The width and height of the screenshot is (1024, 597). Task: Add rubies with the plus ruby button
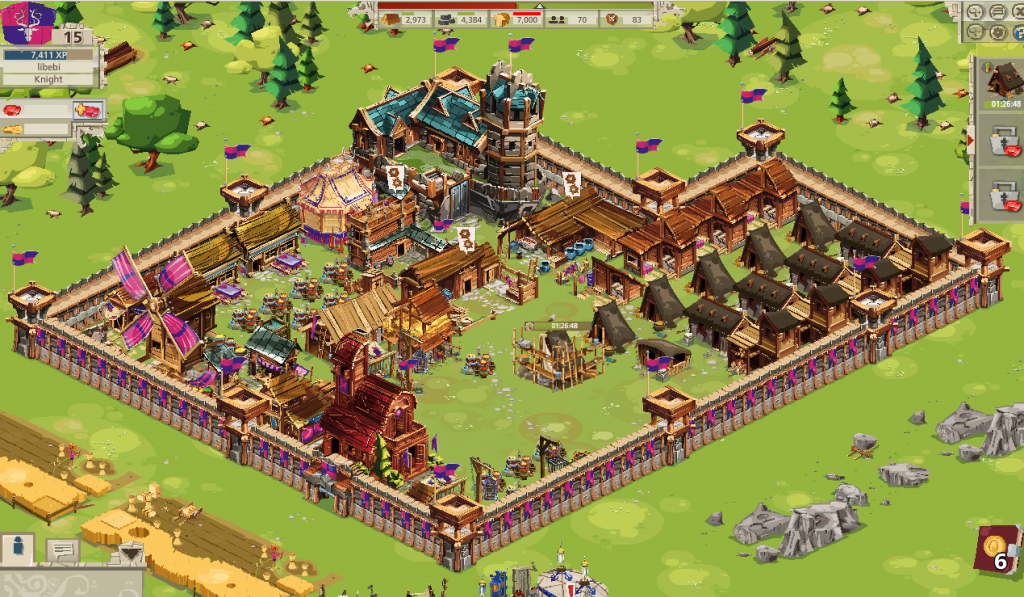click(x=87, y=109)
